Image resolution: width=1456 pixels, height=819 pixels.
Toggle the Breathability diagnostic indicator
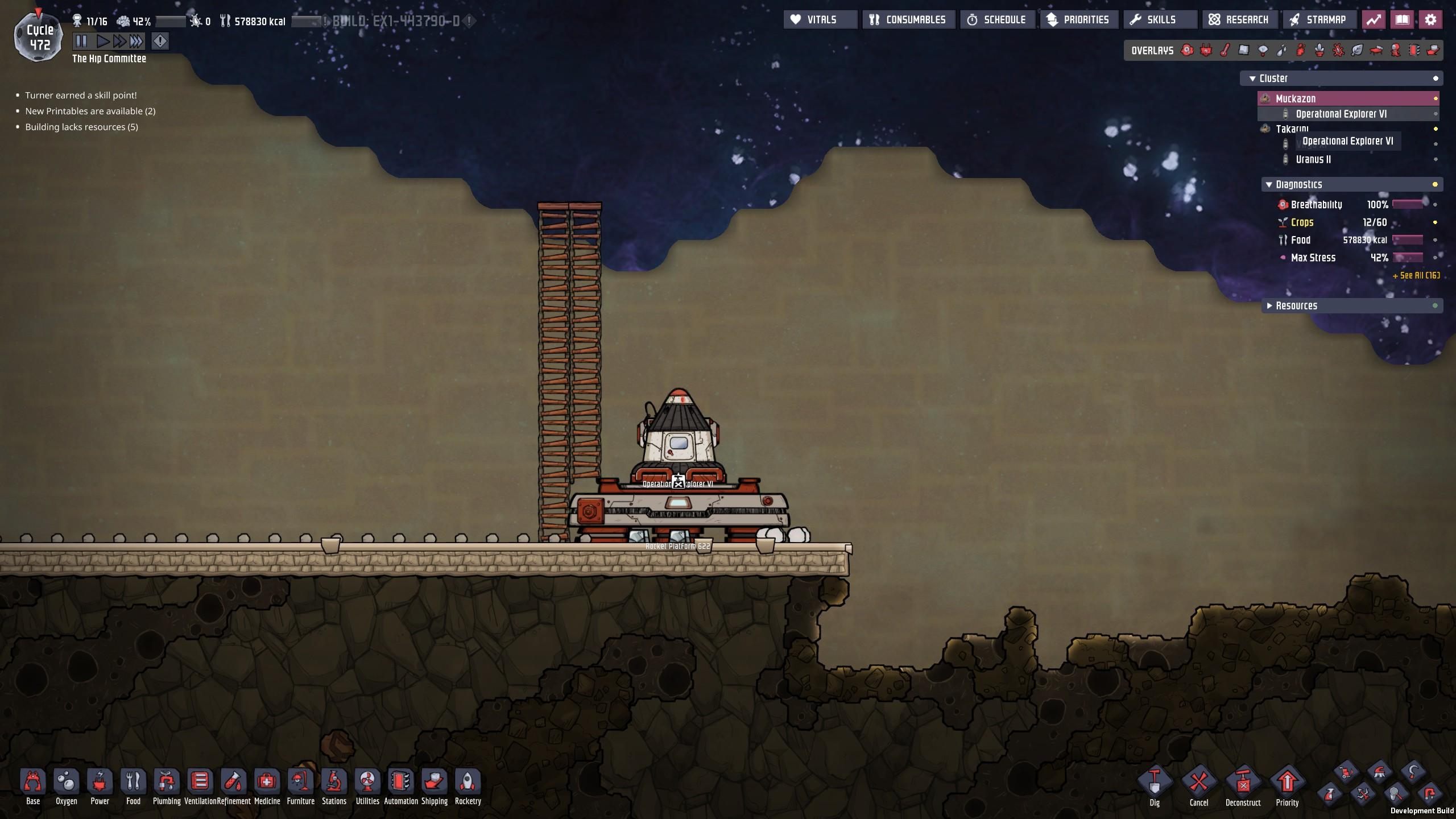coord(1436,205)
